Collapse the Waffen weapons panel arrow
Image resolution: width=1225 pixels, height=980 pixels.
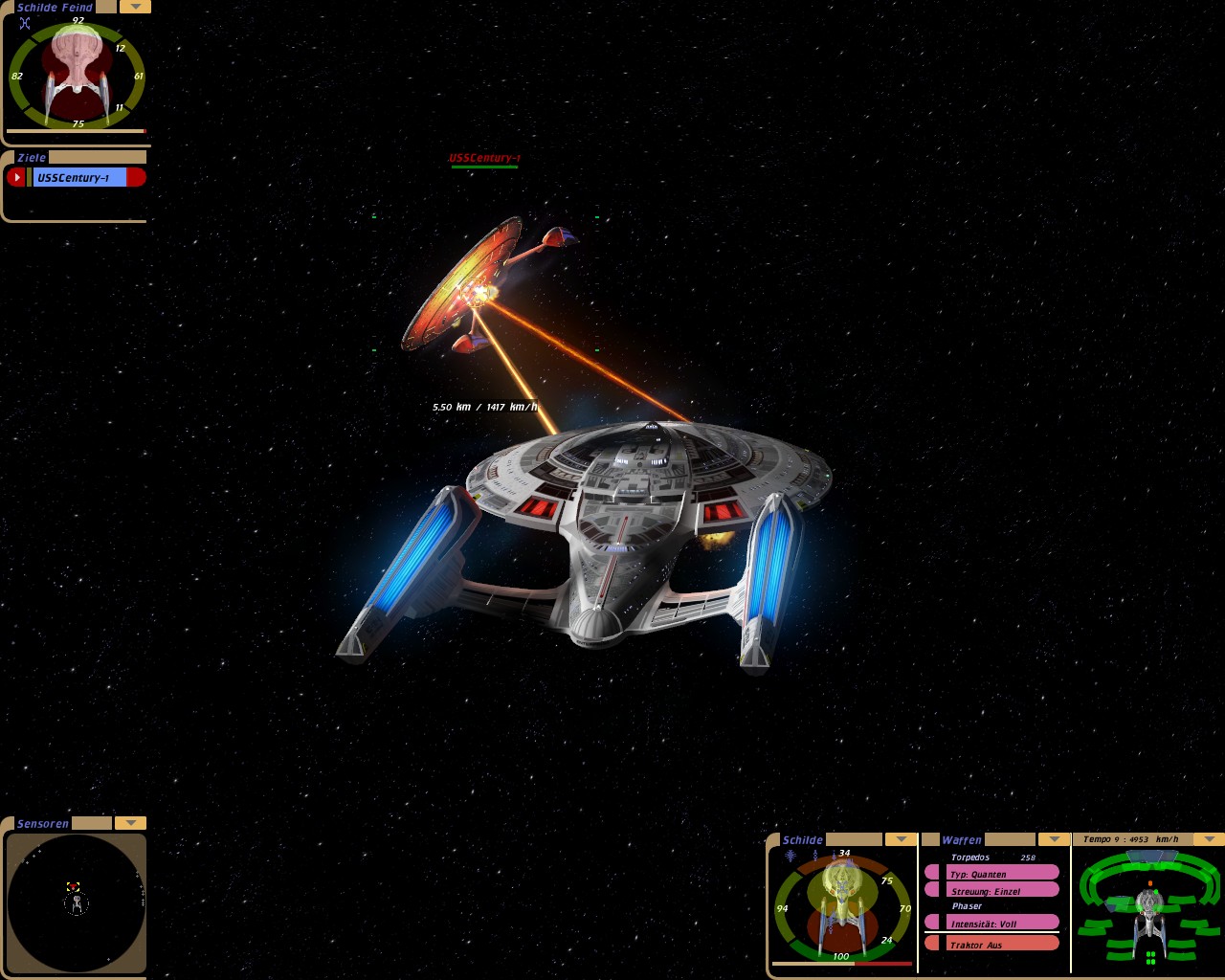[1054, 839]
